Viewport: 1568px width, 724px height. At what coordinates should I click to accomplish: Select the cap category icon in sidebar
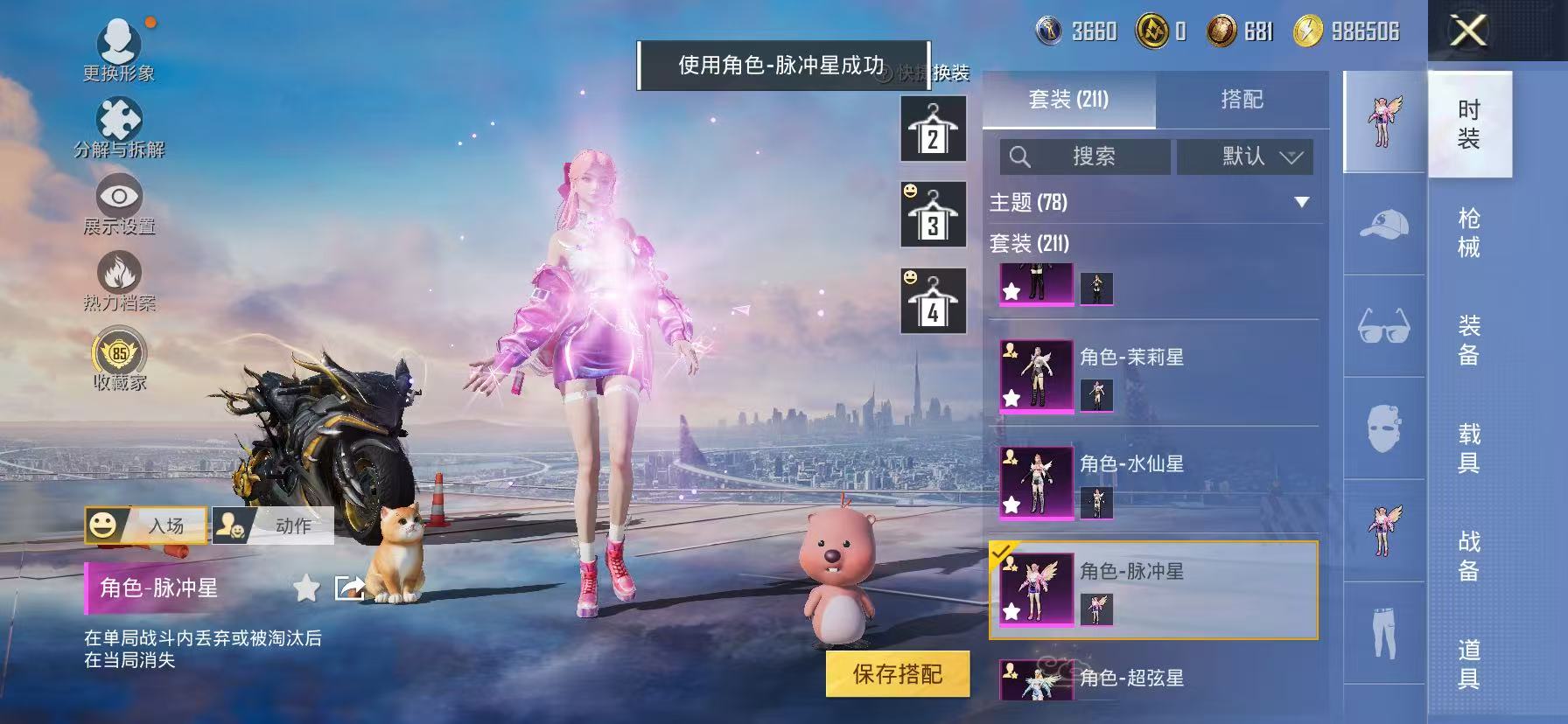tap(1385, 226)
